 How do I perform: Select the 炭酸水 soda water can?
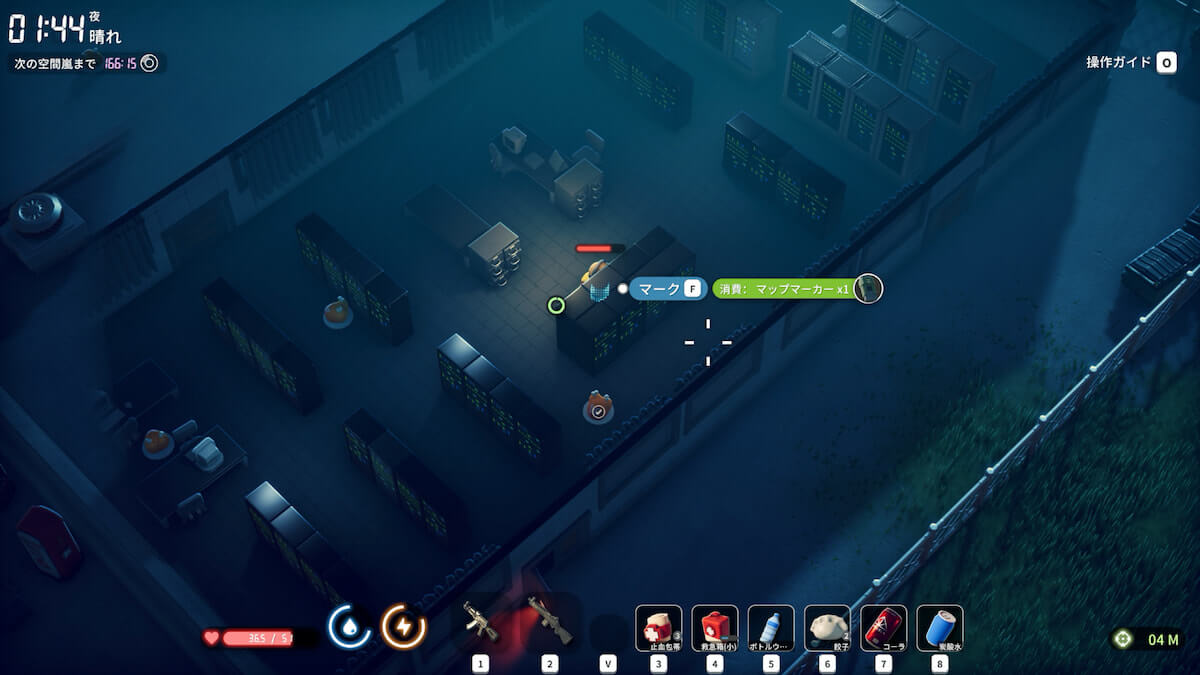pos(940,628)
